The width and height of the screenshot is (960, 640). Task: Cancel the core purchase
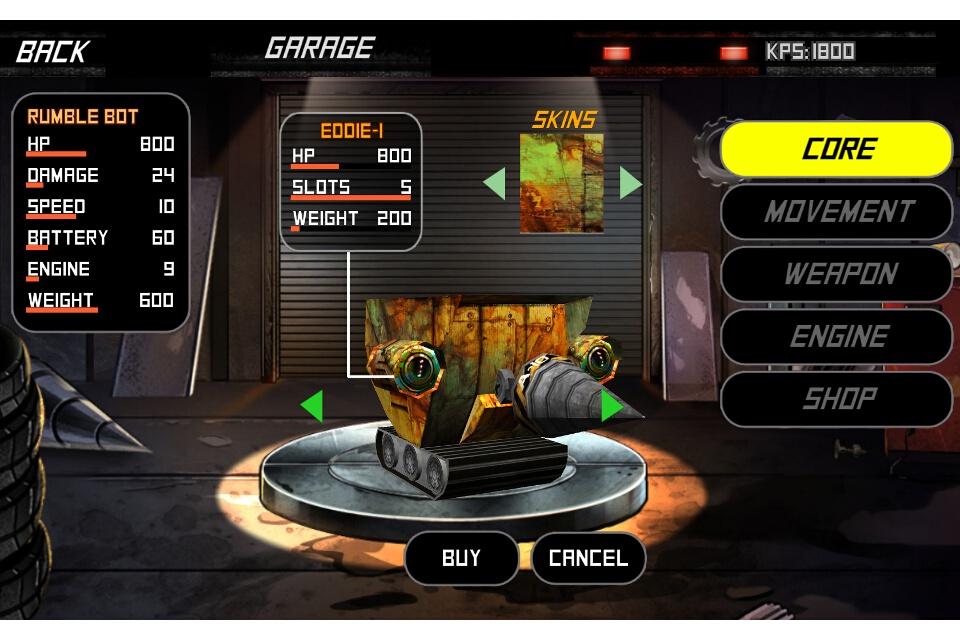coord(588,558)
